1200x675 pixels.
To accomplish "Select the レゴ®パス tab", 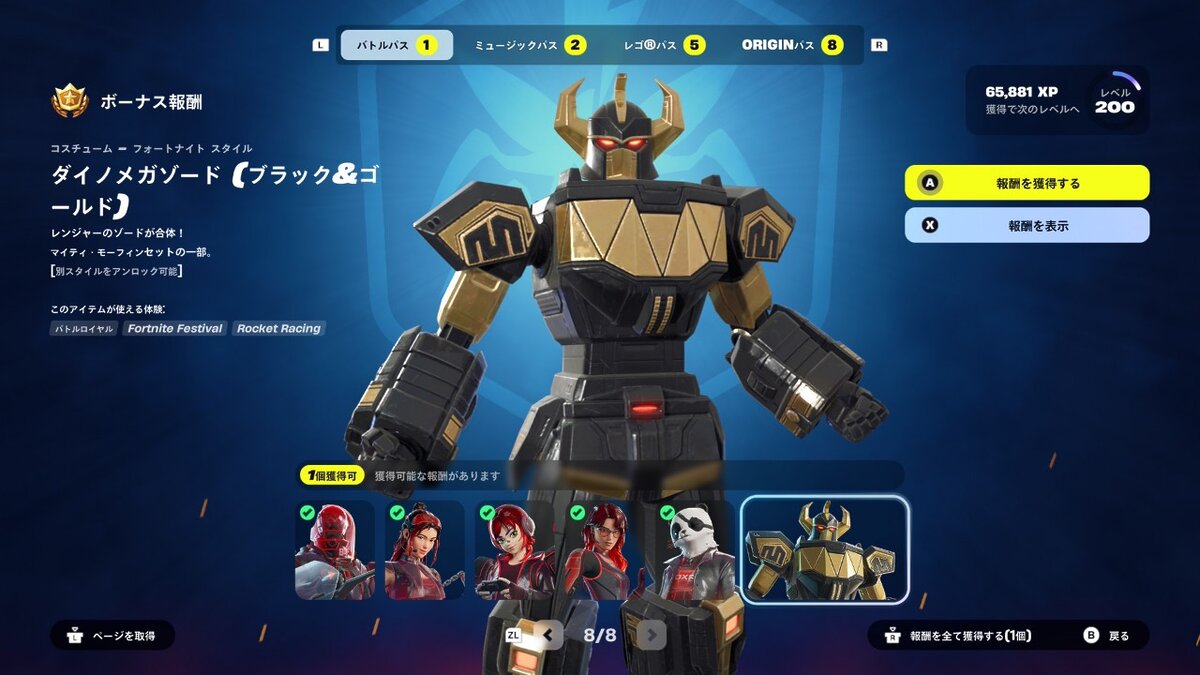I will 662,45.
